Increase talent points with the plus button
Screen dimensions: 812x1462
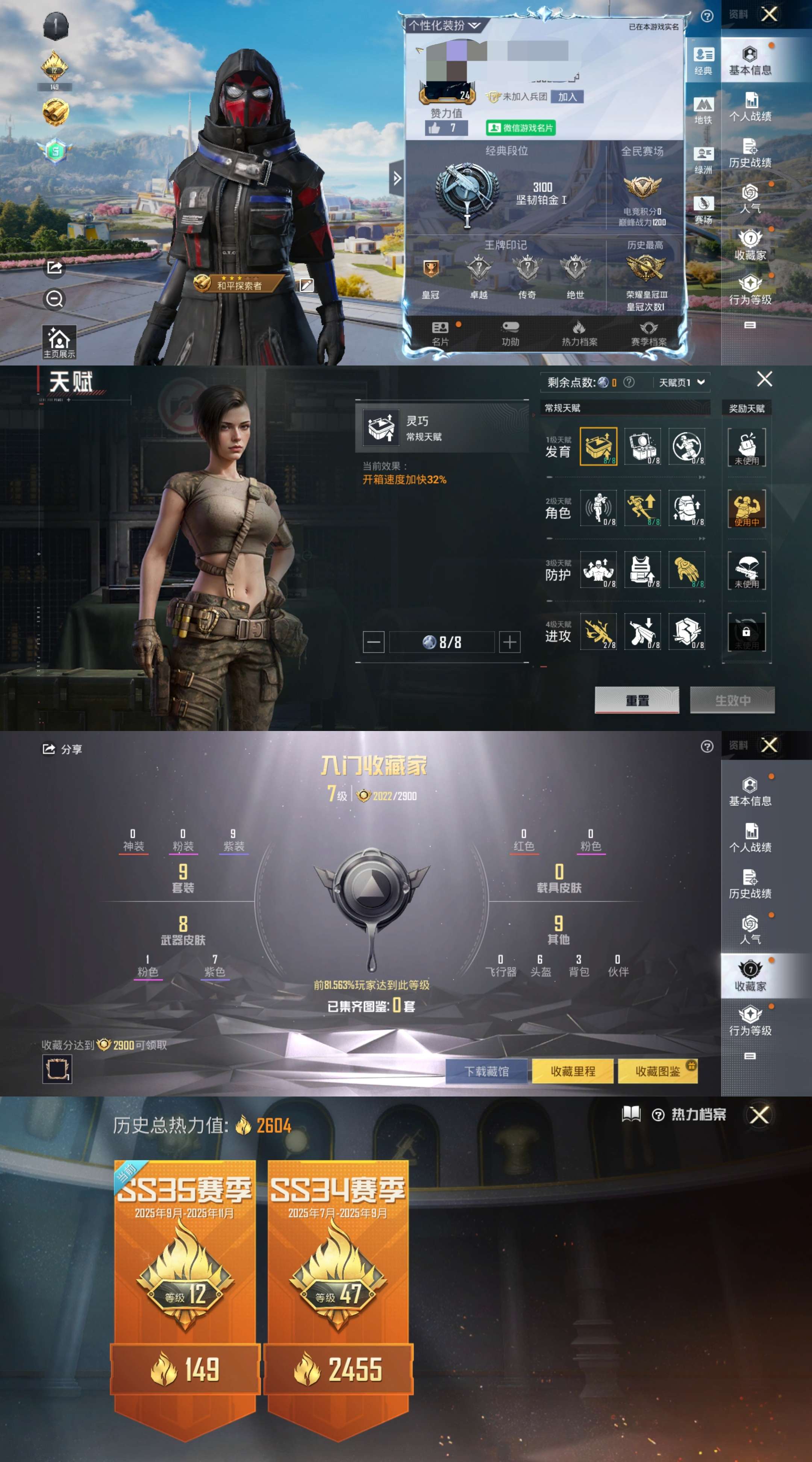(509, 642)
